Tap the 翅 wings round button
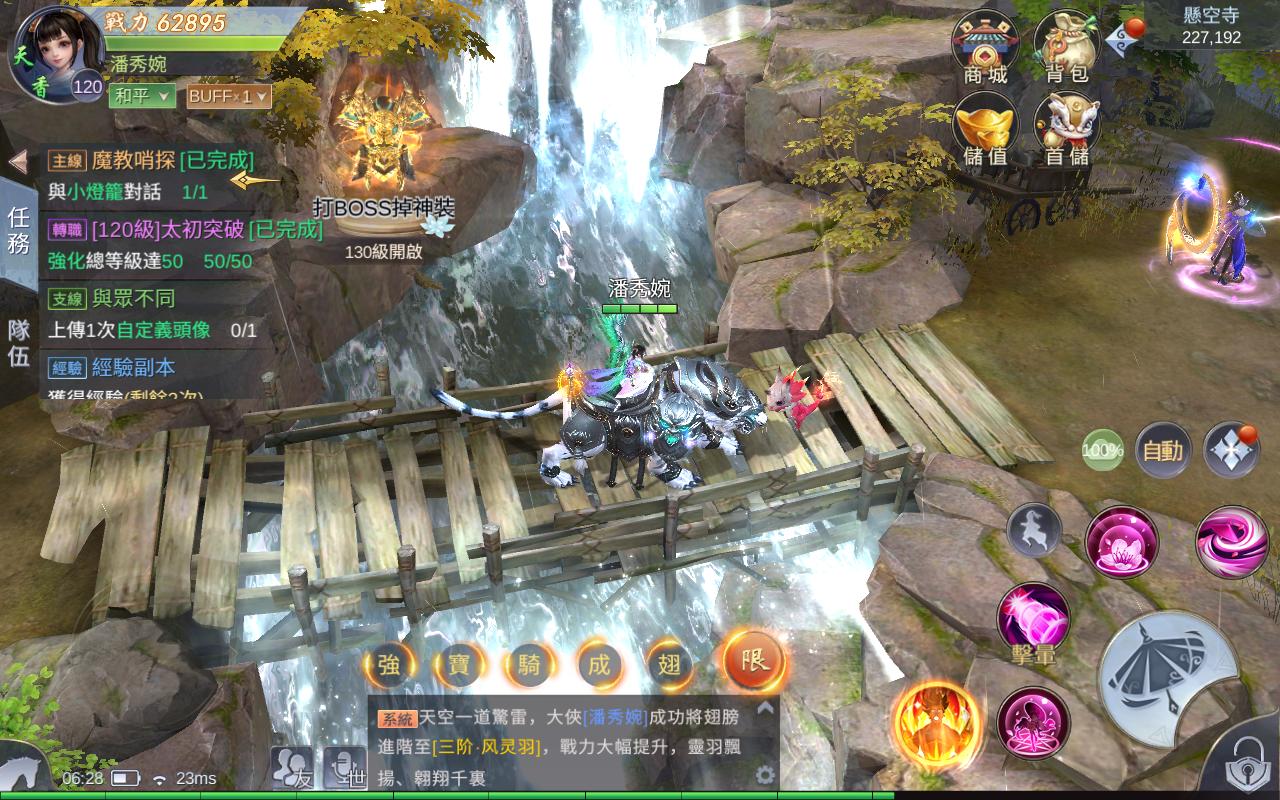The width and height of the screenshot is (1280, 800). coord(671,663)
